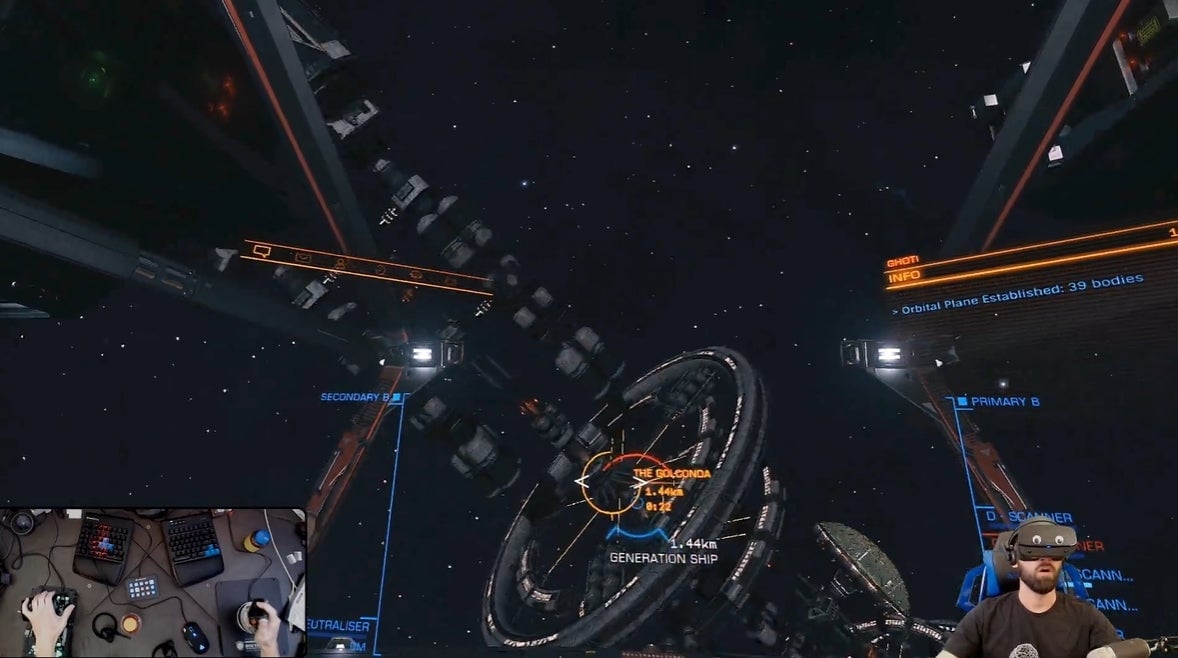
Task: Select the PRIMARY B fire group
Action: 1004,402
